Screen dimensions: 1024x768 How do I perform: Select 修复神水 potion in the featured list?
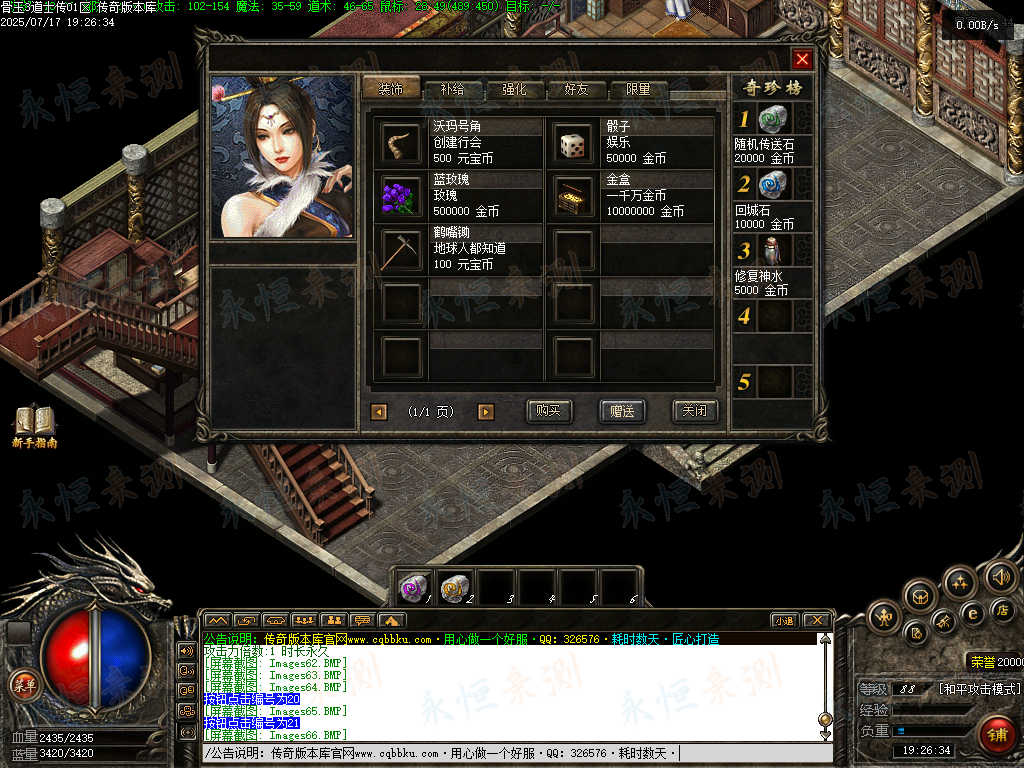click(773, 250)
